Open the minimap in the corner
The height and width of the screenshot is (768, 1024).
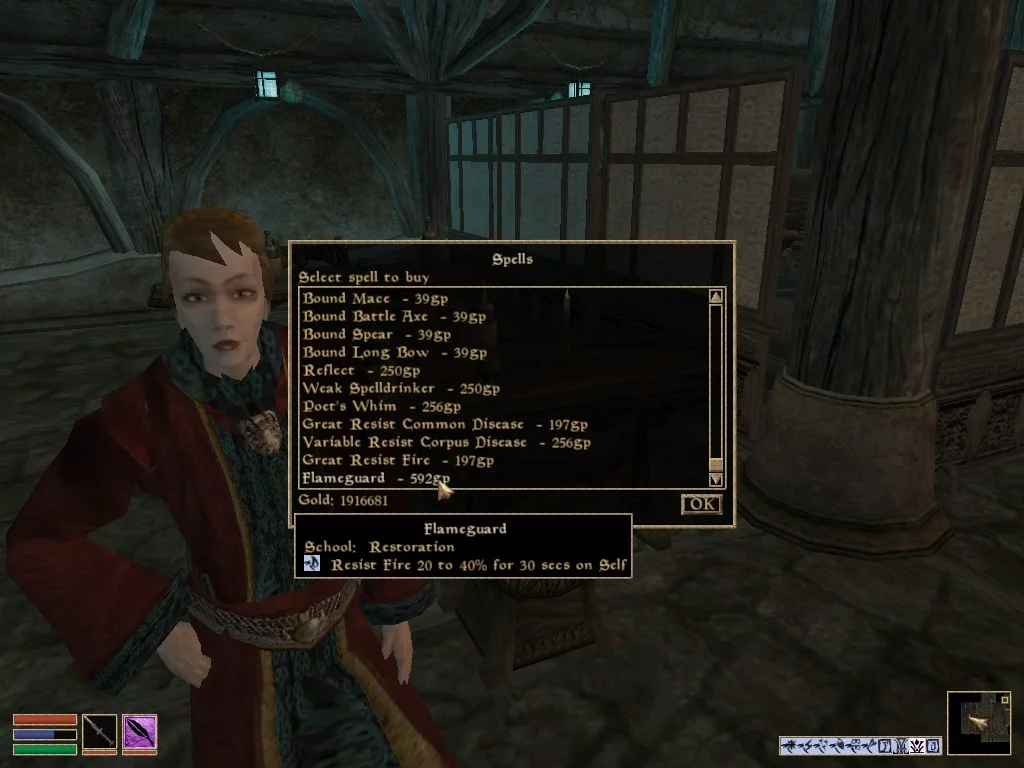[980, 722]
